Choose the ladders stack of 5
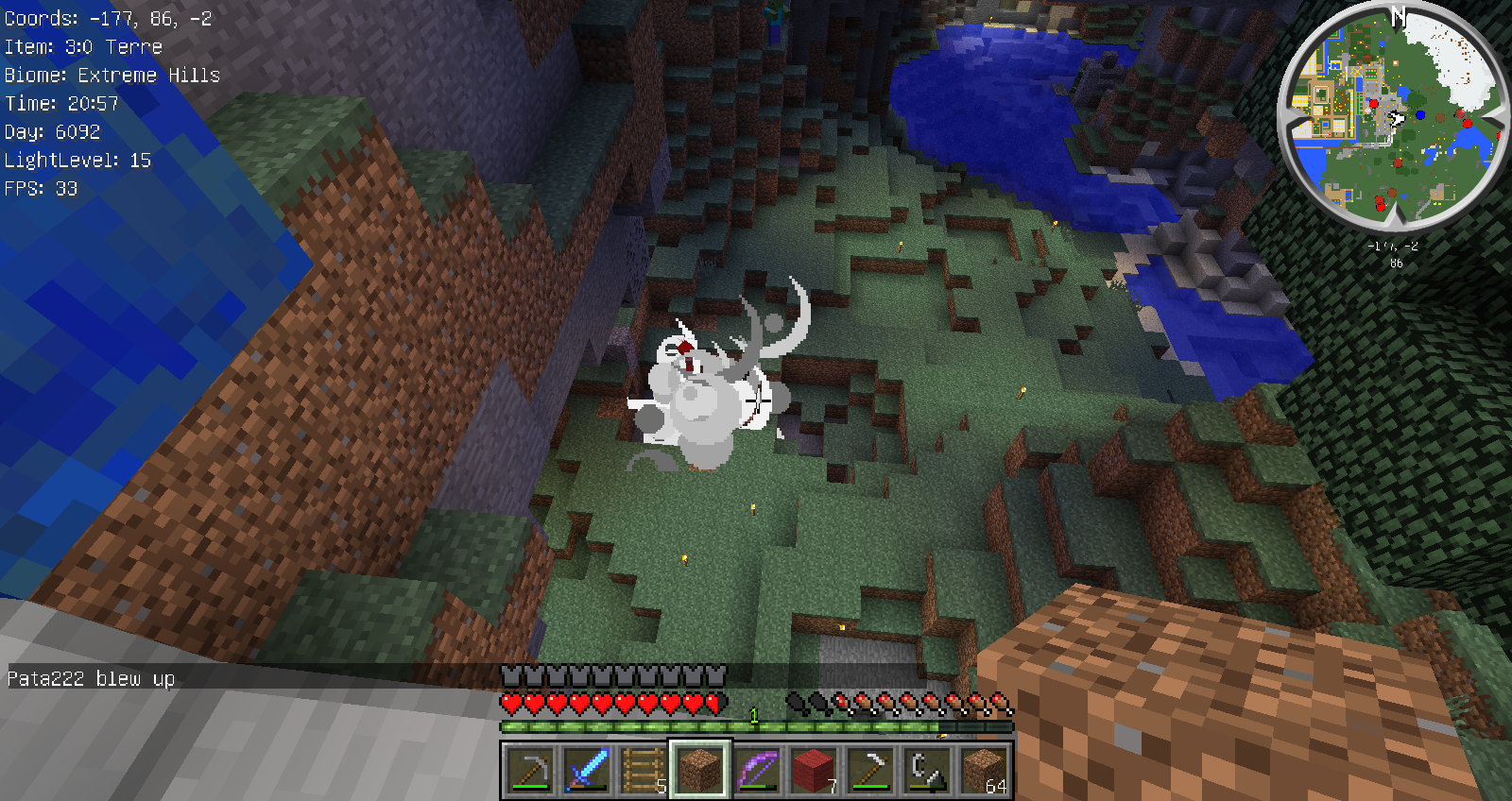Screen dimensions: 1512x801 coord(644,770)
